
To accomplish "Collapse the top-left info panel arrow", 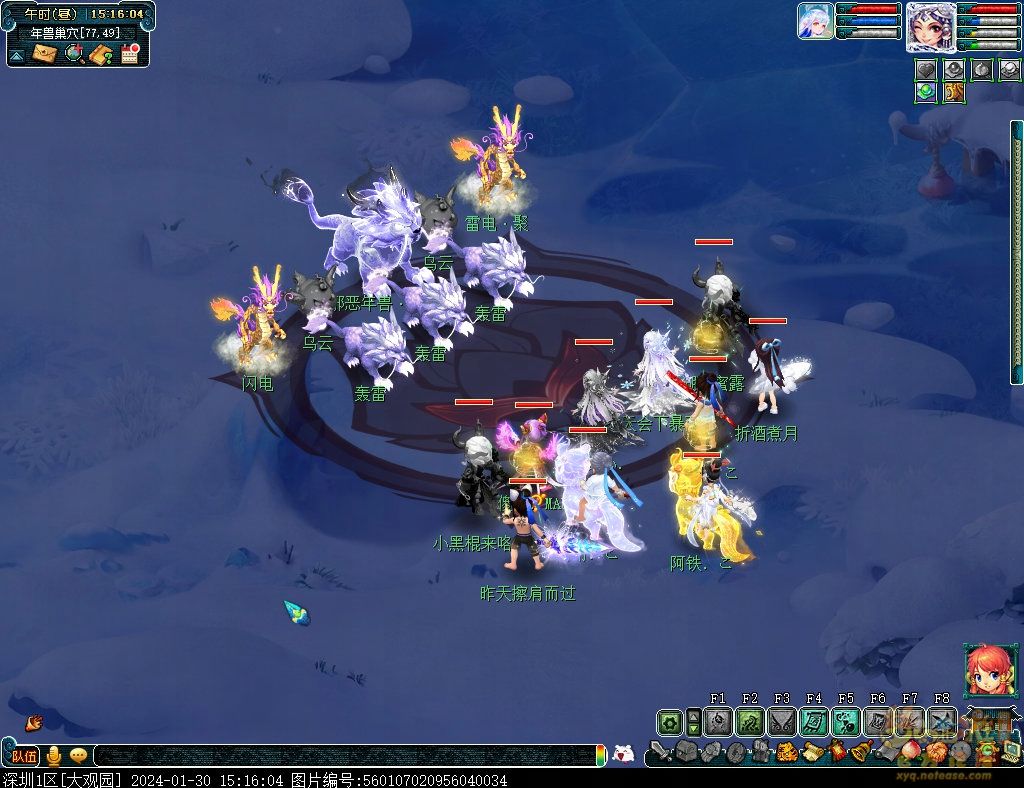I will tap(17, 55).
